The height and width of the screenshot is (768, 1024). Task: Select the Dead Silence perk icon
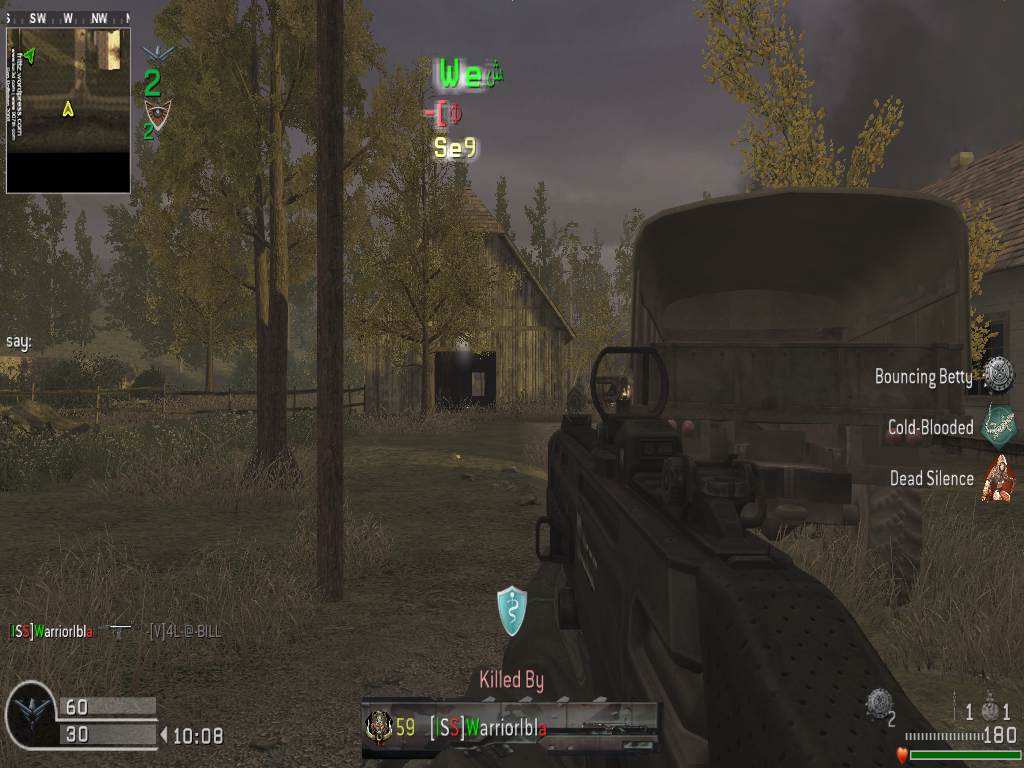point(997,477)
